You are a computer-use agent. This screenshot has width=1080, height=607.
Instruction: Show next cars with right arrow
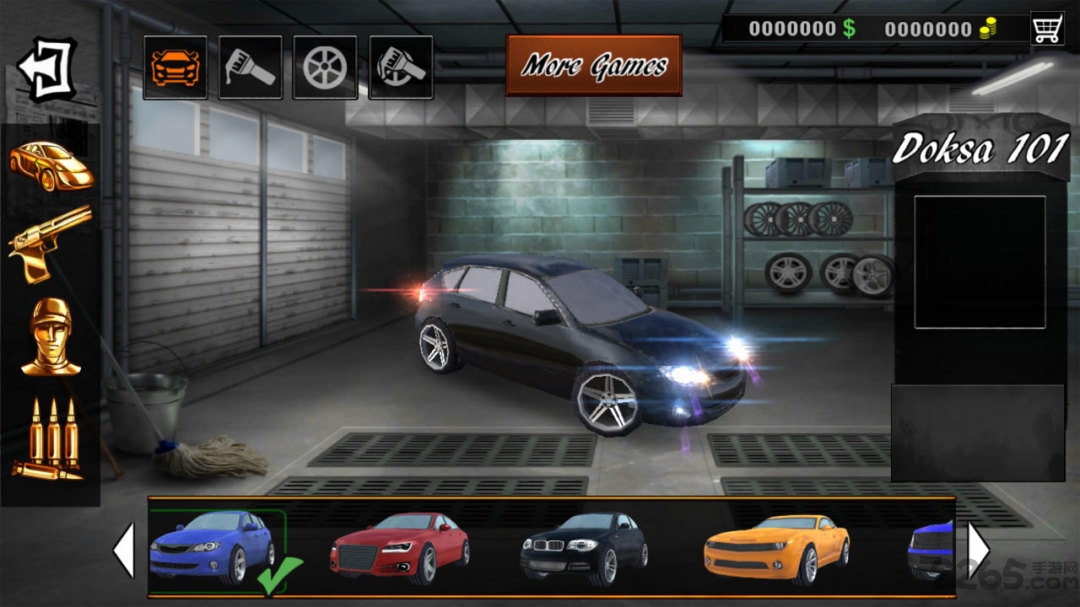[x=978, y=549]
